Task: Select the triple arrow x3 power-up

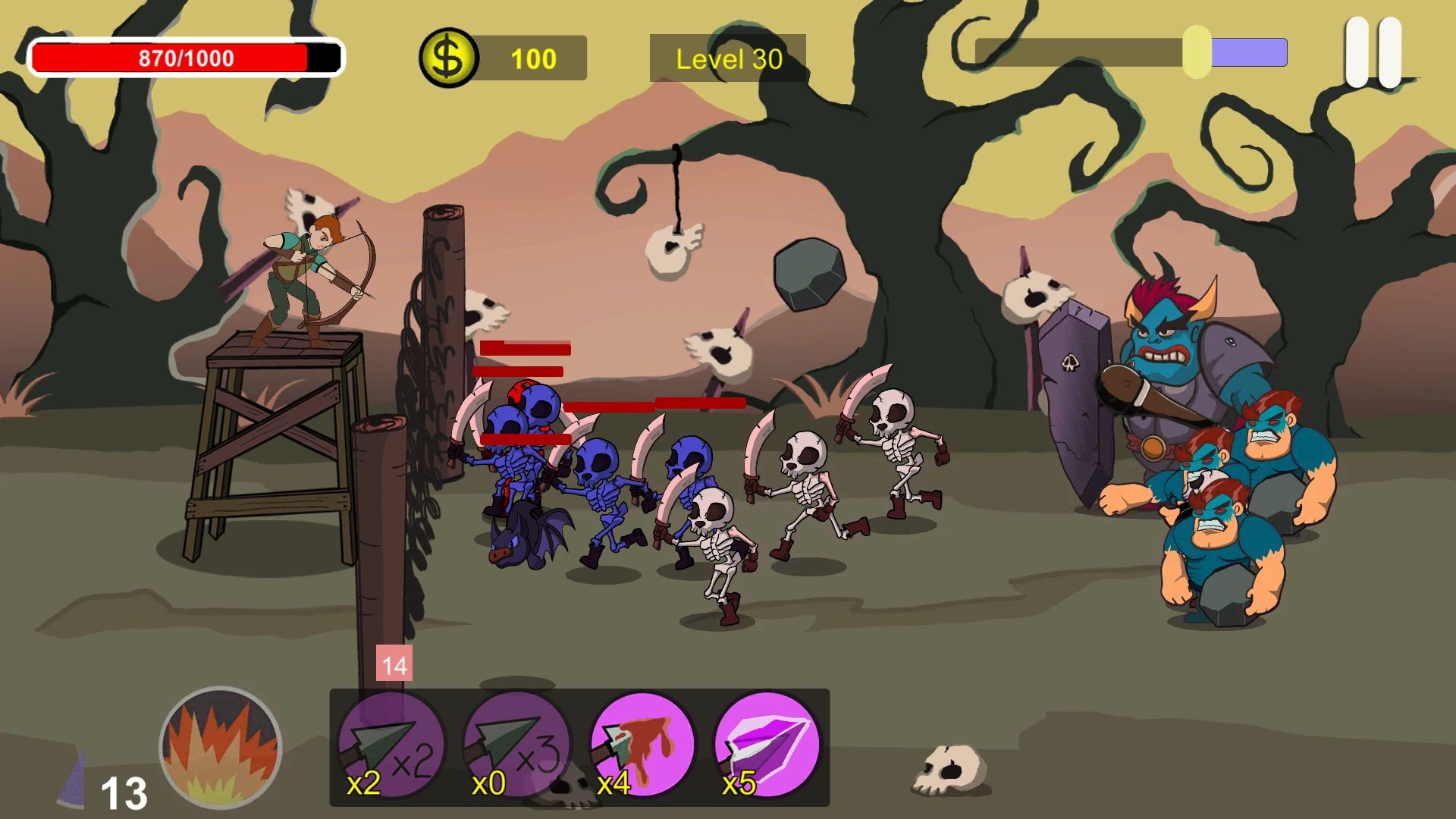Action: click(x=516, y=746)
